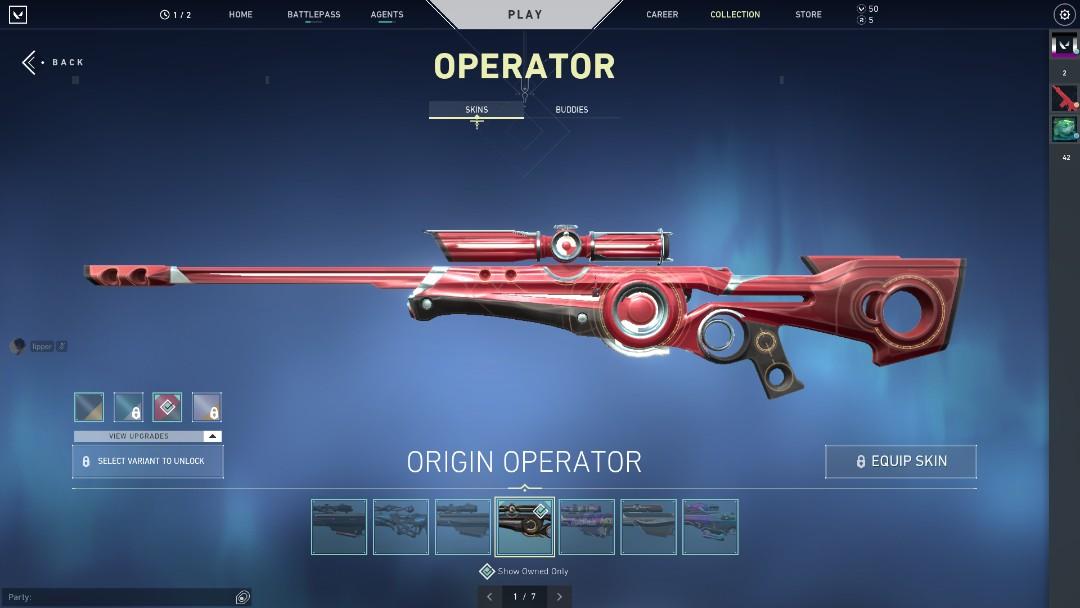Open the Career page

click(x=662, y=15)
